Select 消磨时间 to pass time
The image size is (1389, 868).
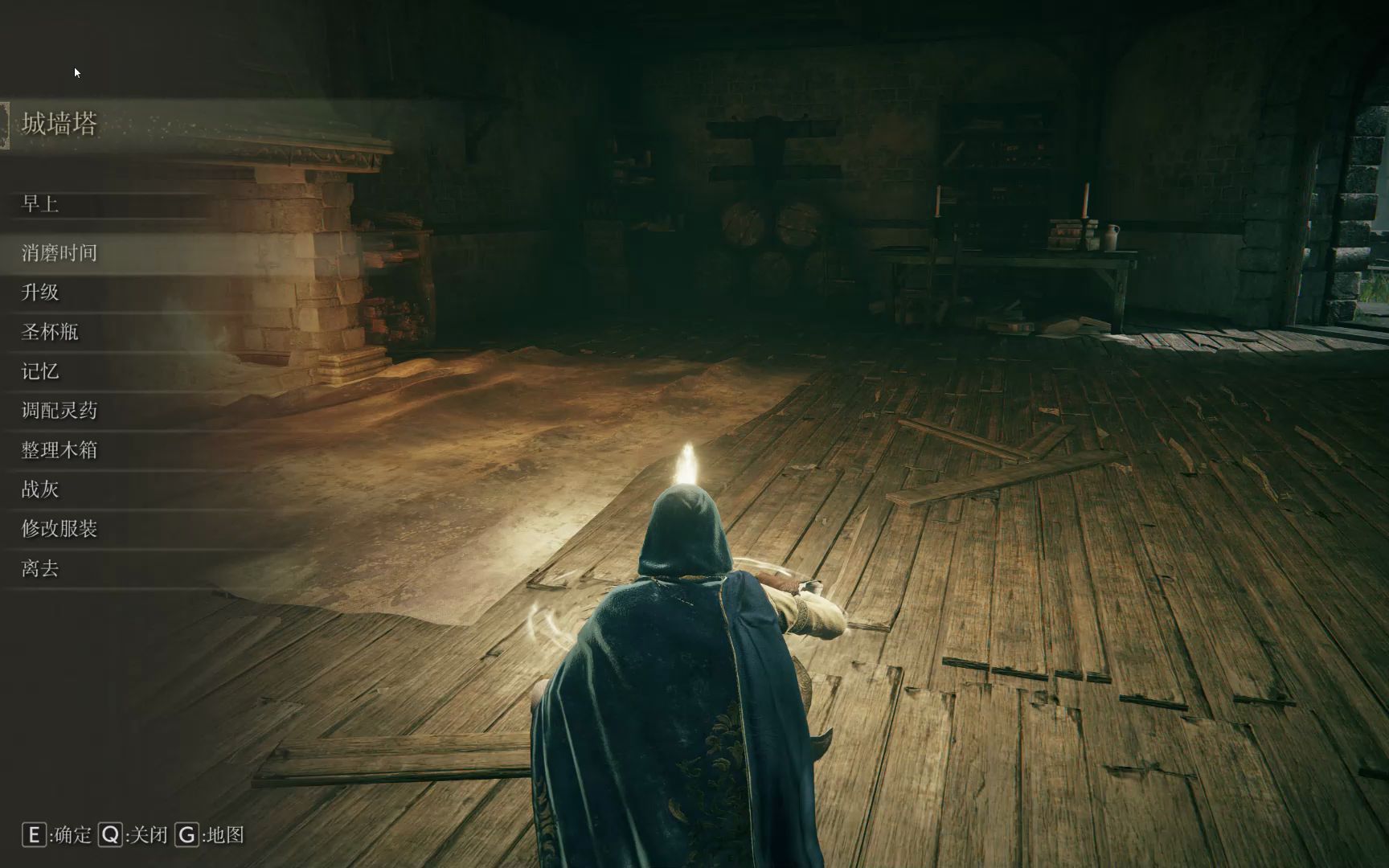click(59, 253)
